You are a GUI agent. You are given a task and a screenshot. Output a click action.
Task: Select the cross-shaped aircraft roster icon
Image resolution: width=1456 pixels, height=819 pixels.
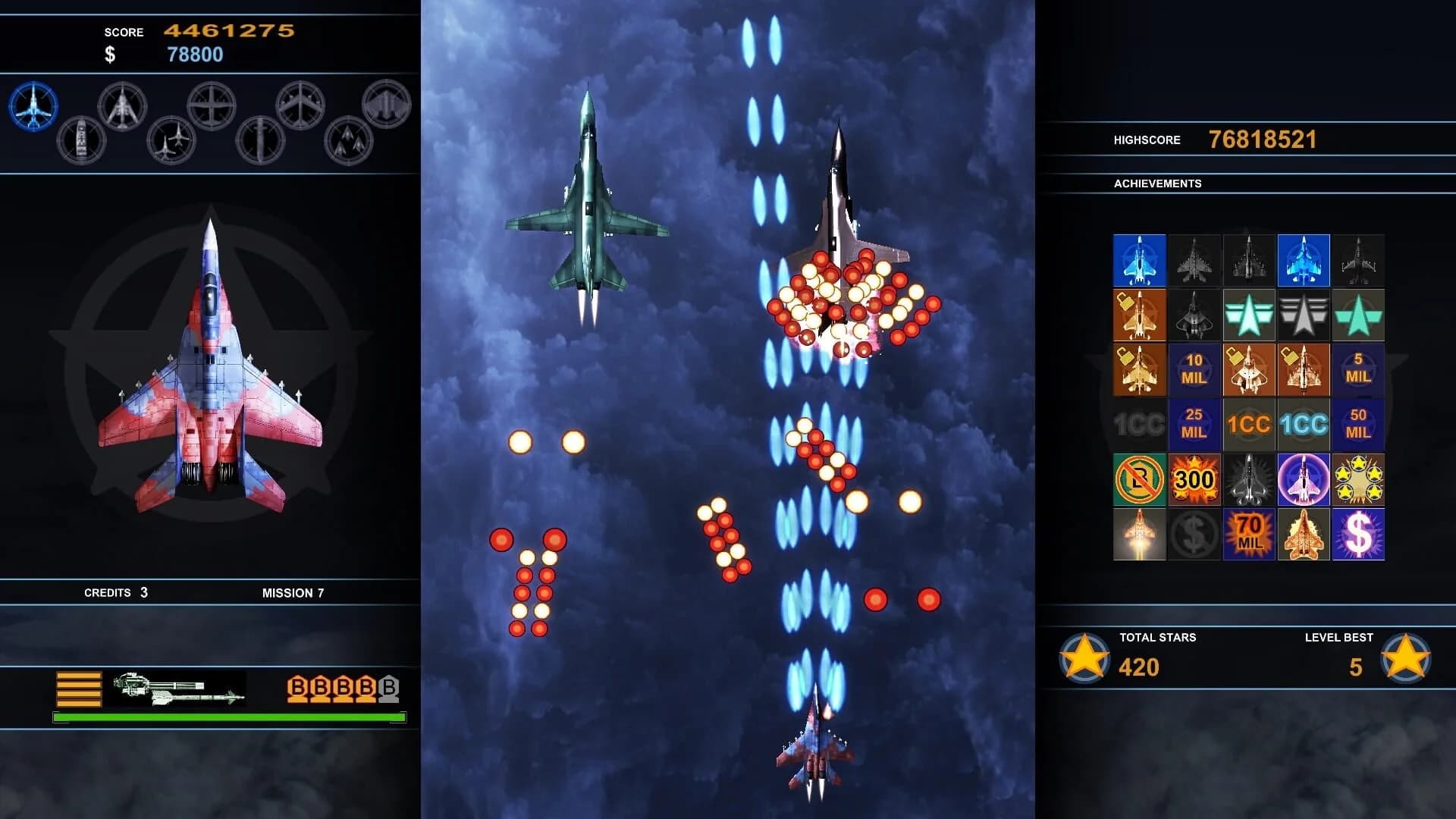(x=212, y=105)
